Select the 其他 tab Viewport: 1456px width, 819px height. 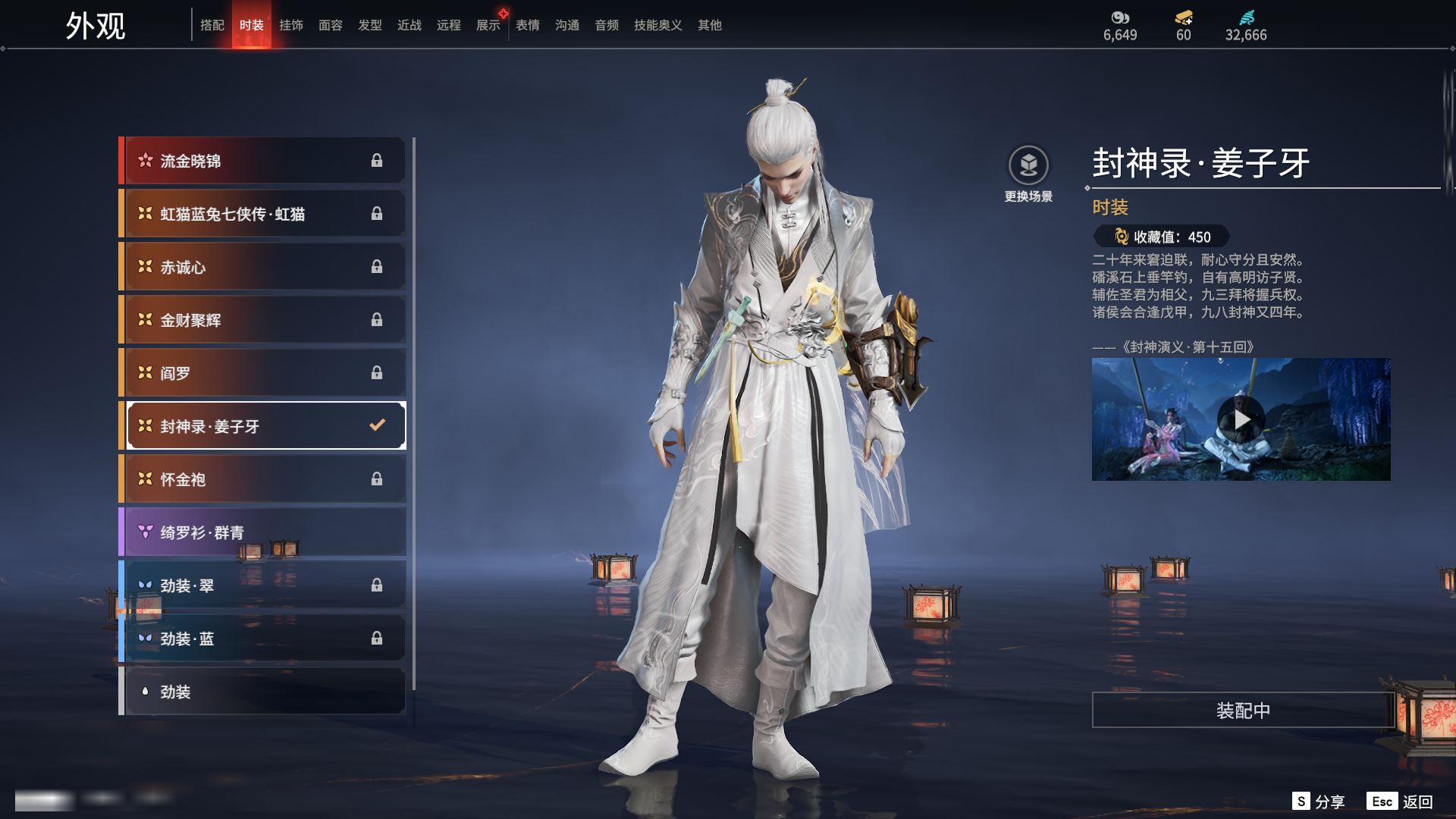tap(710, 25)
